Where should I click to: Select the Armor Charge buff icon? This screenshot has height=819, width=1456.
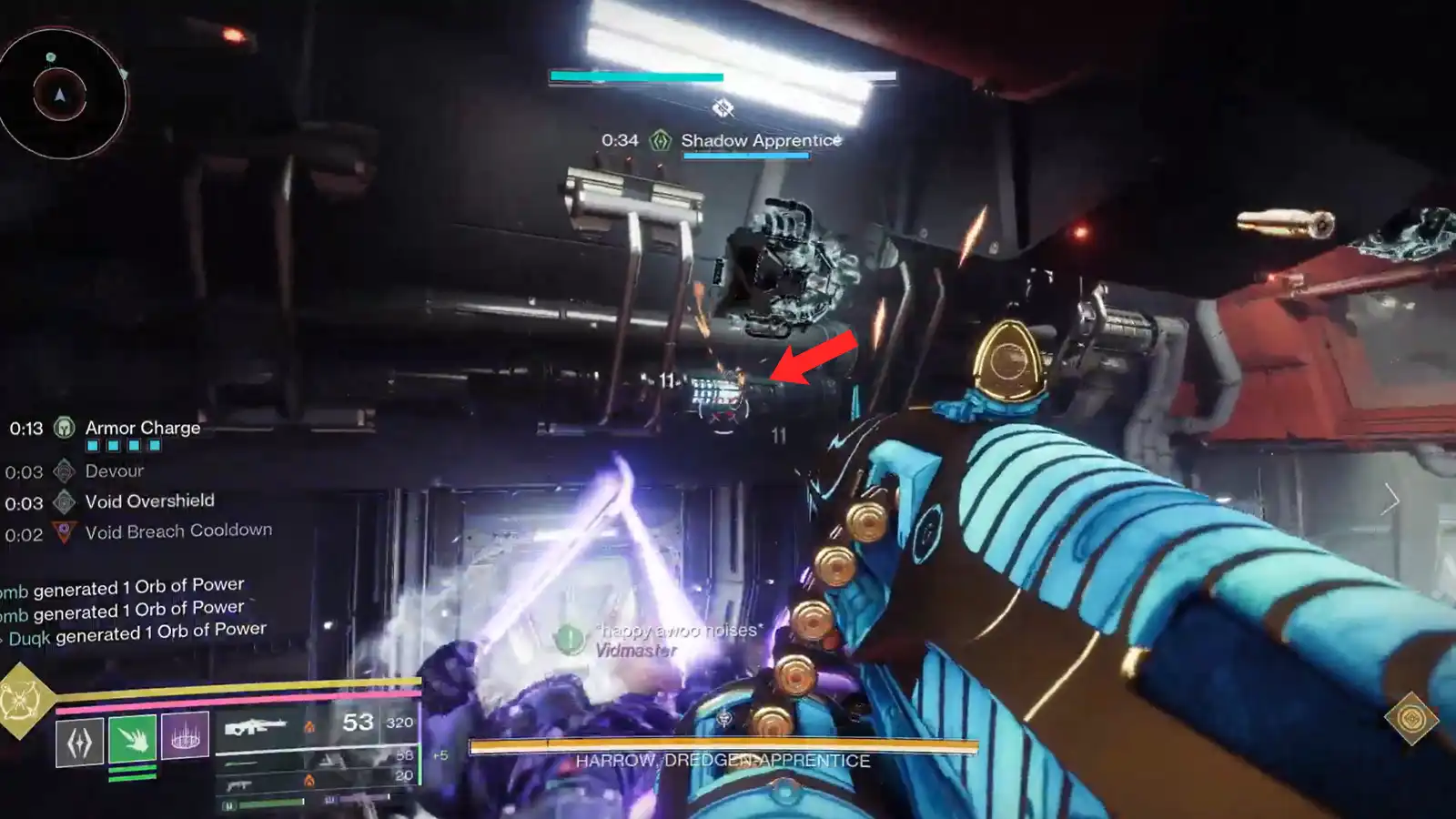click(x=62, y=428)
